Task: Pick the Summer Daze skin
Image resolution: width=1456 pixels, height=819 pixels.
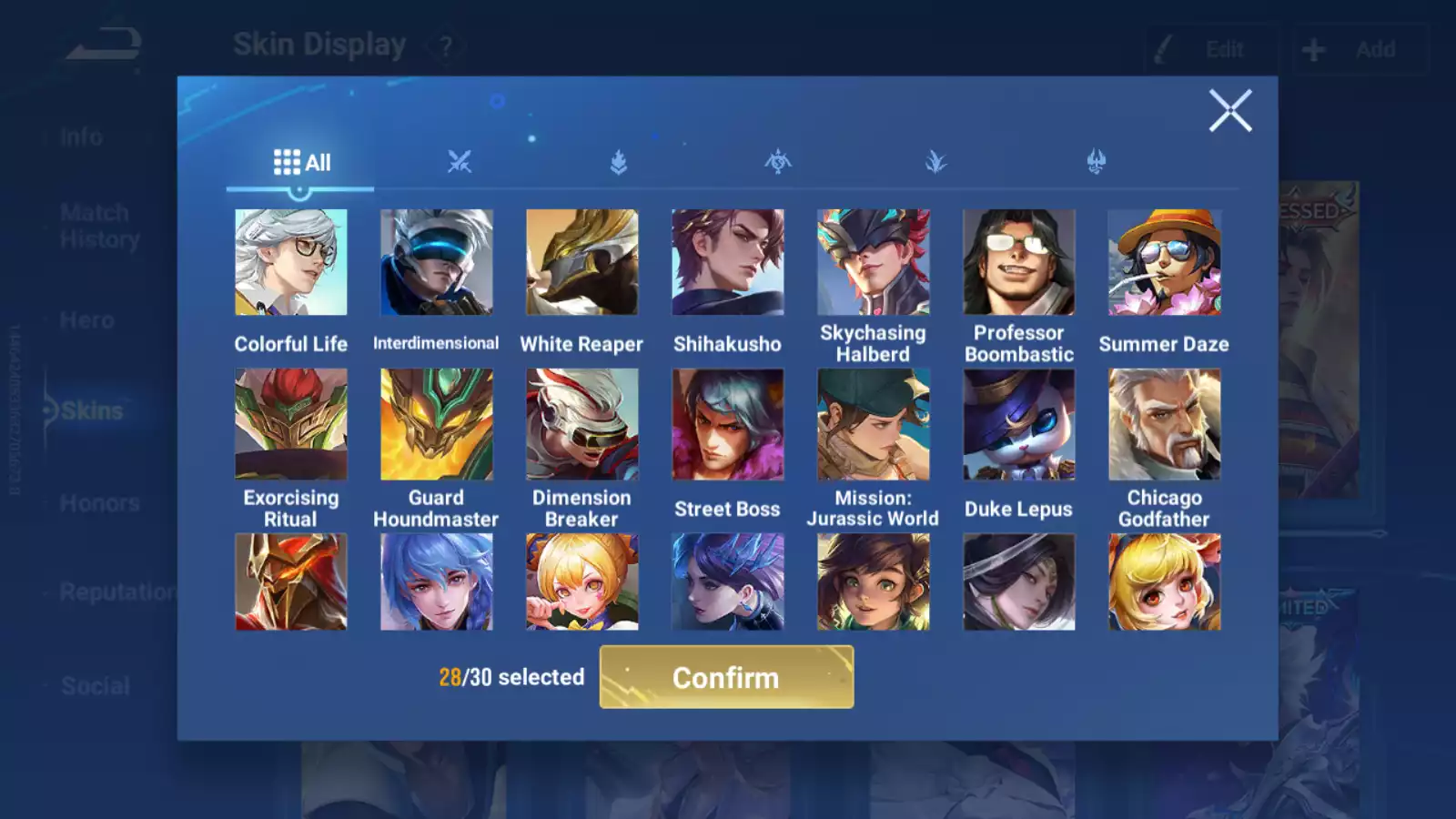Action: click(1165, 263)
